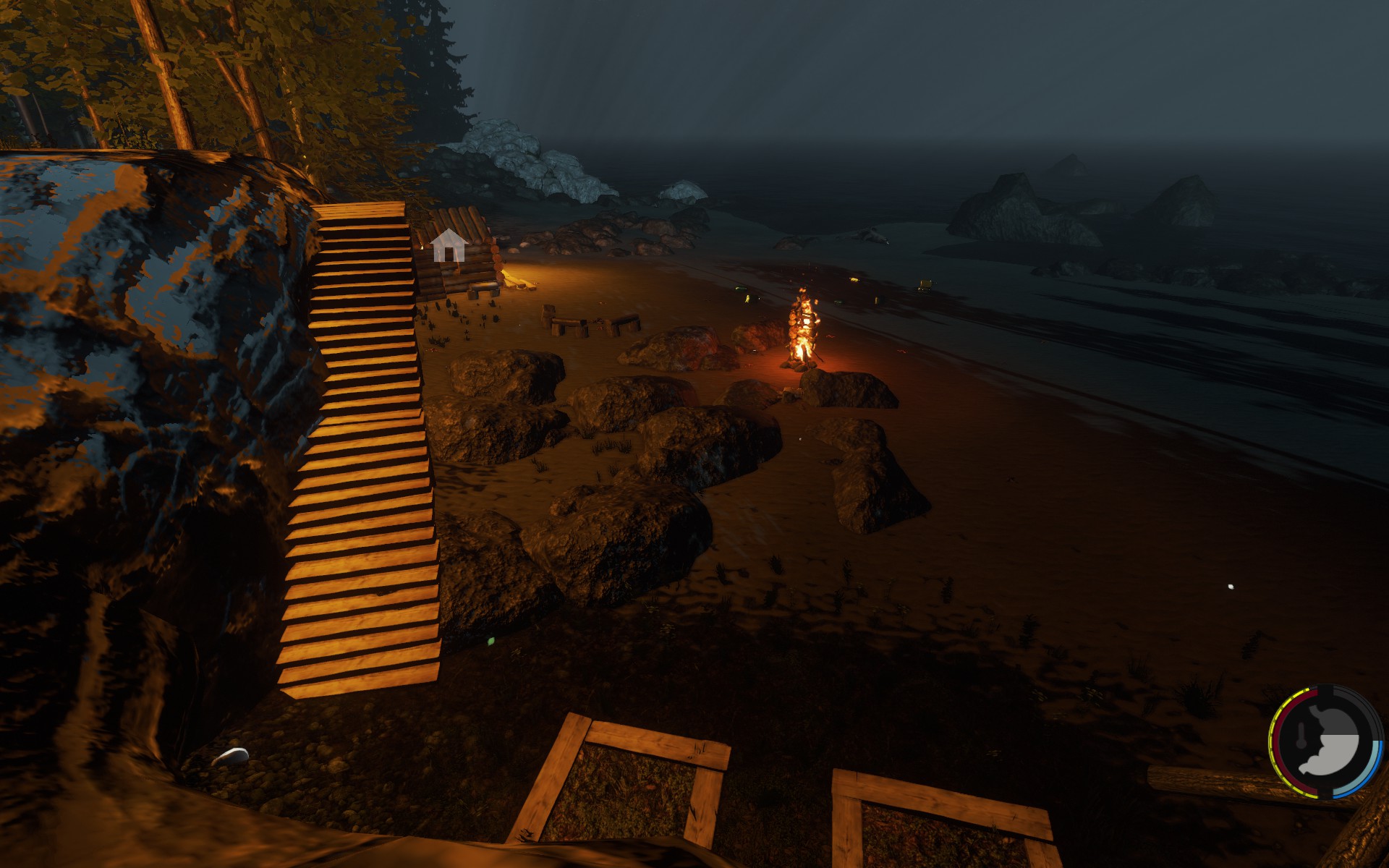Image resolution: width=1389 pixels, height=868 pixels.
Task: Click the home shelter marker icon
Action: point(448,245)
